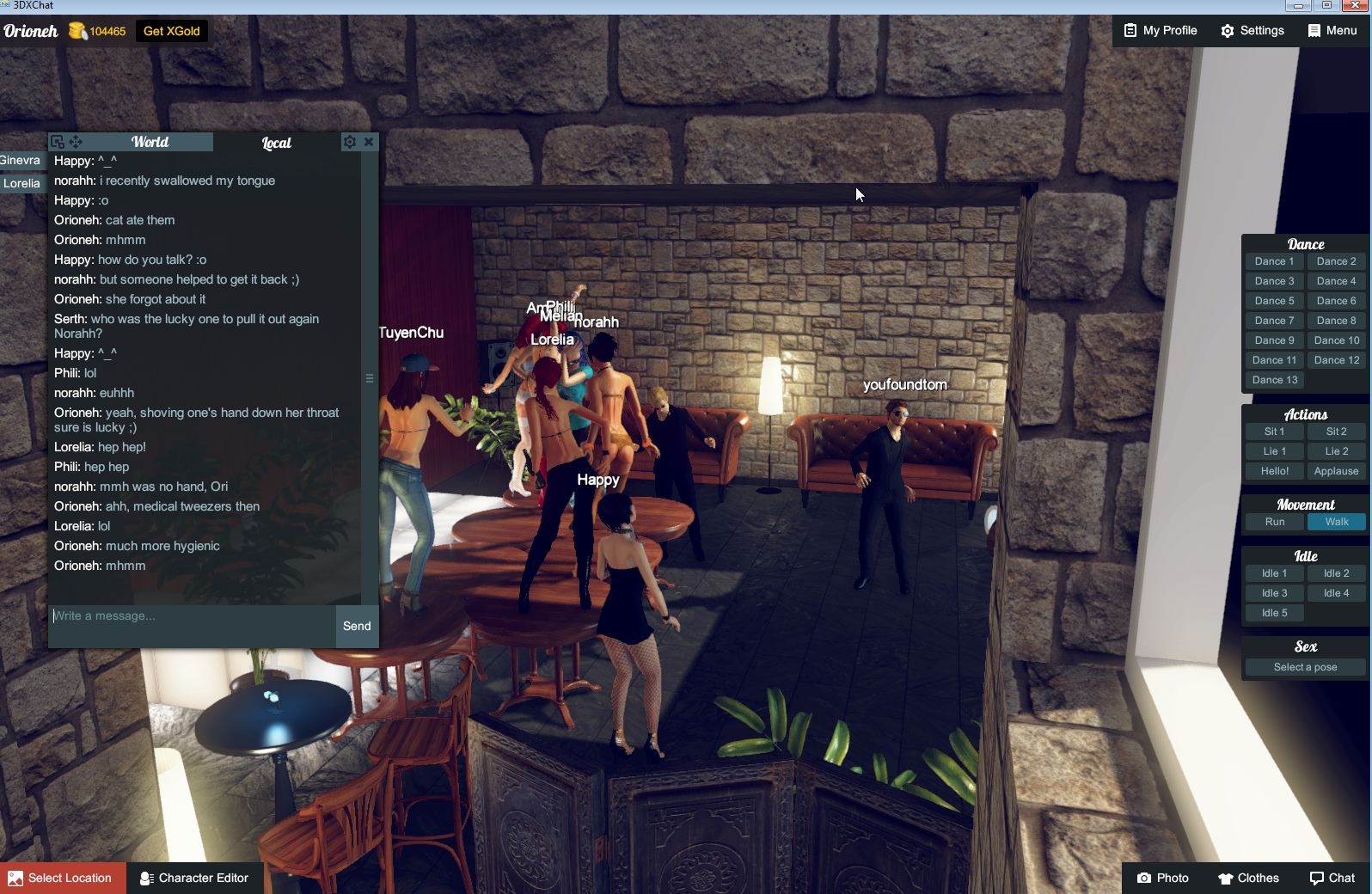The height and width of the screenshot is (894, 1372).
Task: Click the chat move arrows icon
Action: tap(76, 141)
